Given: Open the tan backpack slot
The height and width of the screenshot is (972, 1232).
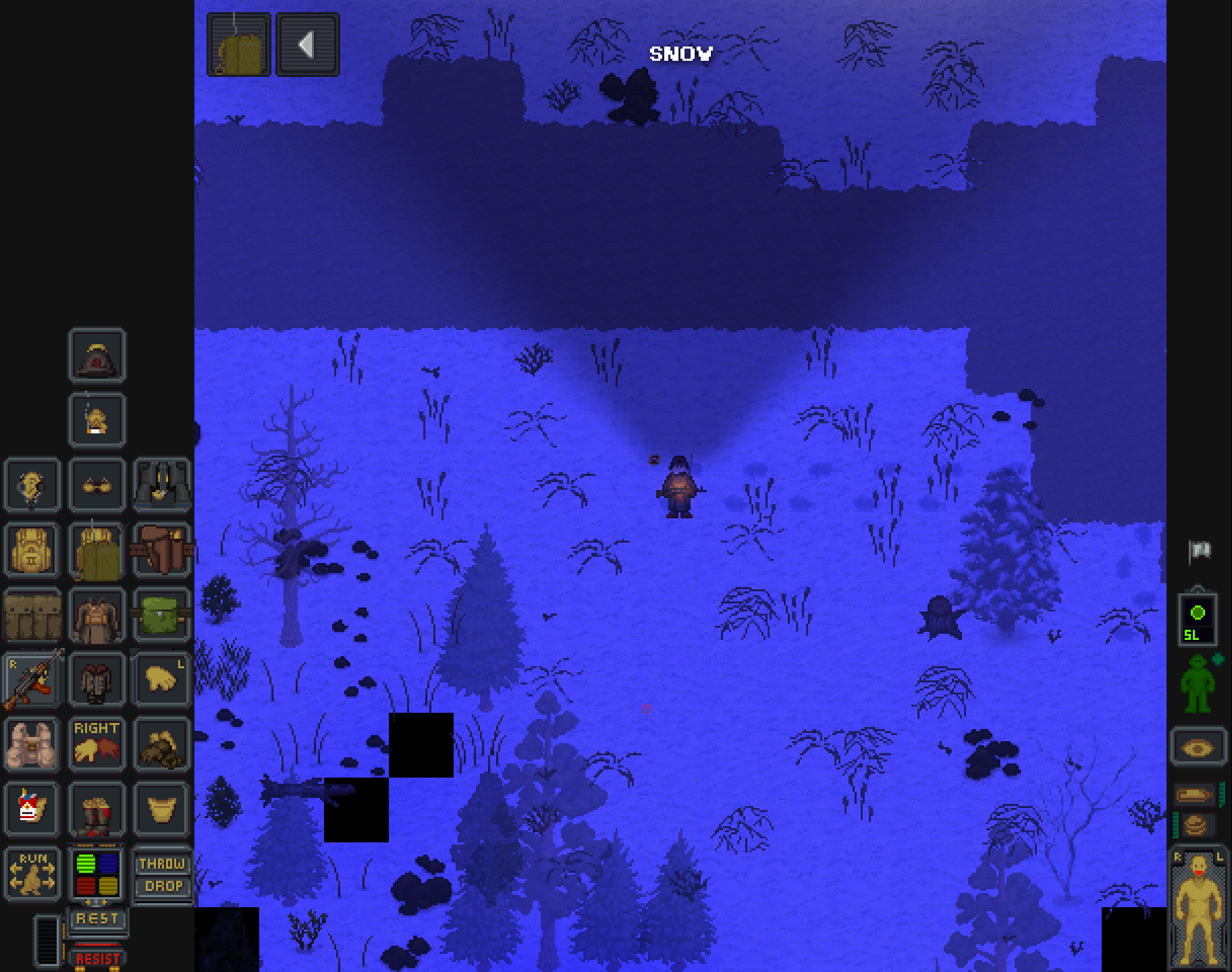Looking at the screenshot, I should click(32, 550).
